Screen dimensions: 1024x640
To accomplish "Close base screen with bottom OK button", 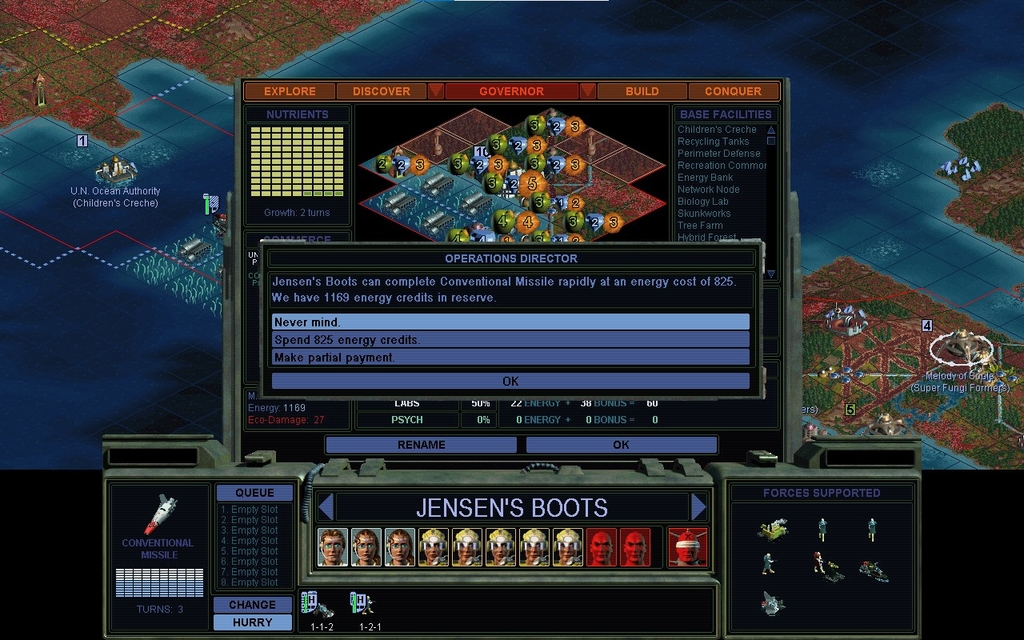I will pos(621,445).
